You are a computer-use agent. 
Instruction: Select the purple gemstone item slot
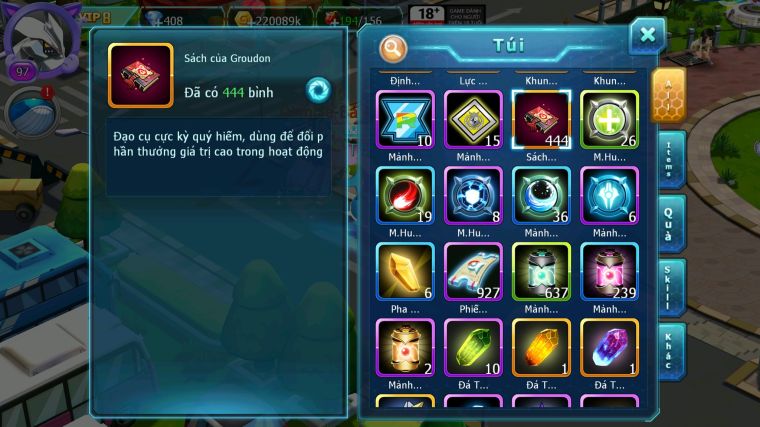[609, 347]
